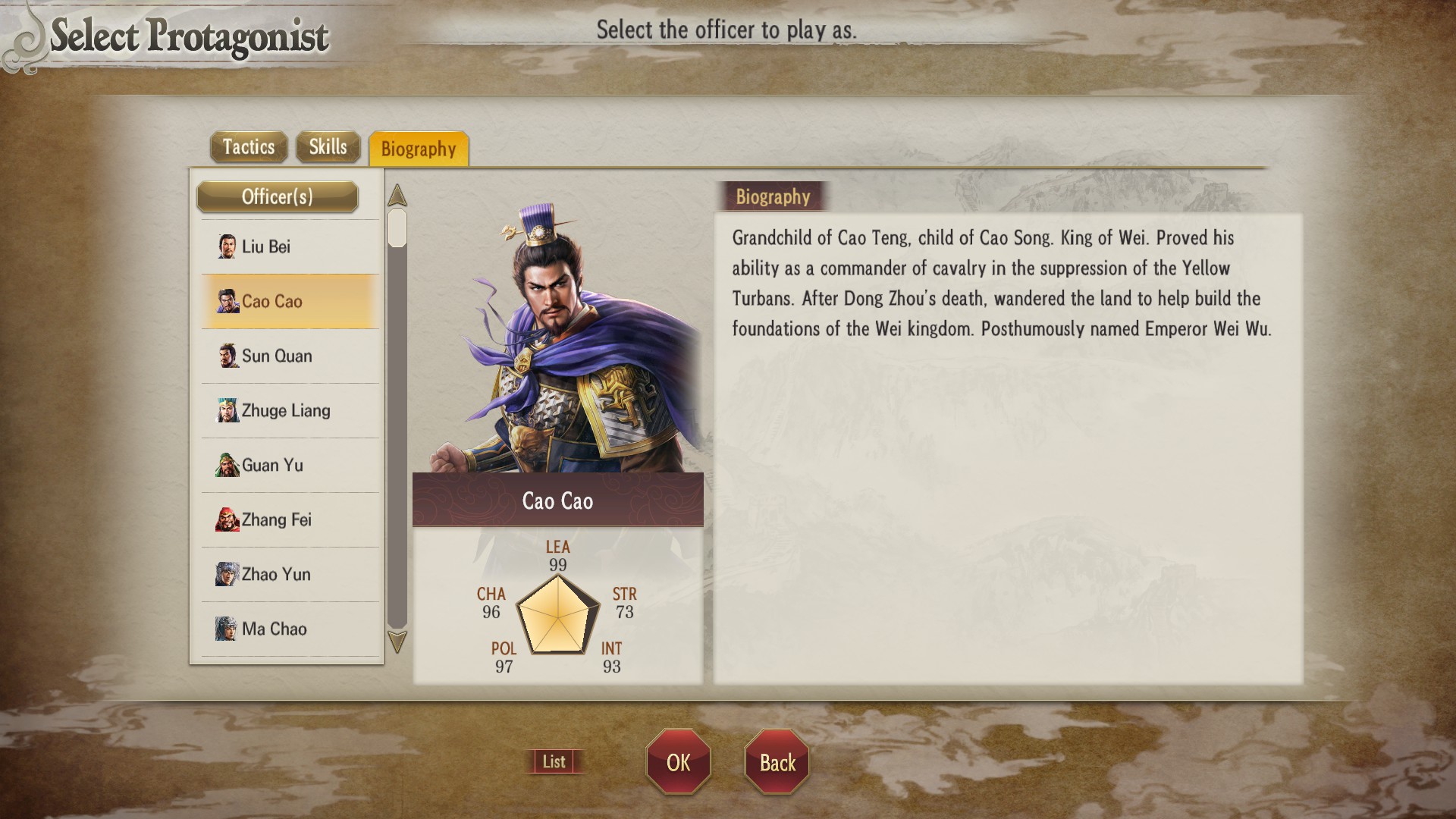This screenshot has width=1456, height=819.
Task: Choose Liu Bei from officer list
Action: 290,247
